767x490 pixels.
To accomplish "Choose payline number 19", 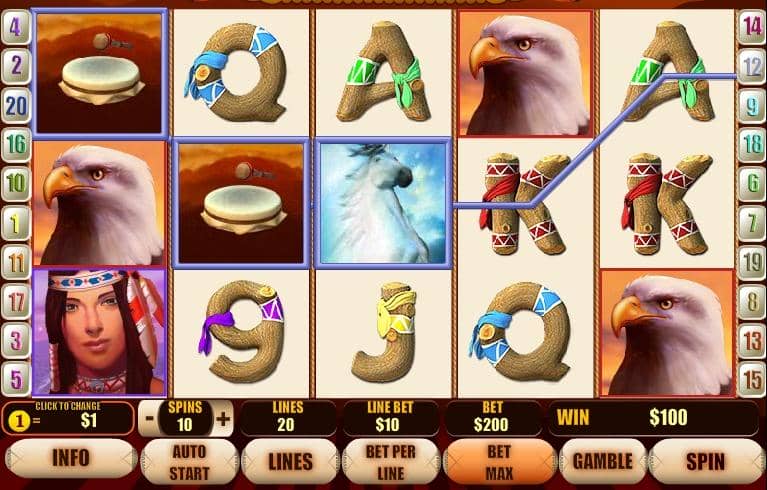I will pyautogui.click(x=752, y=262).
